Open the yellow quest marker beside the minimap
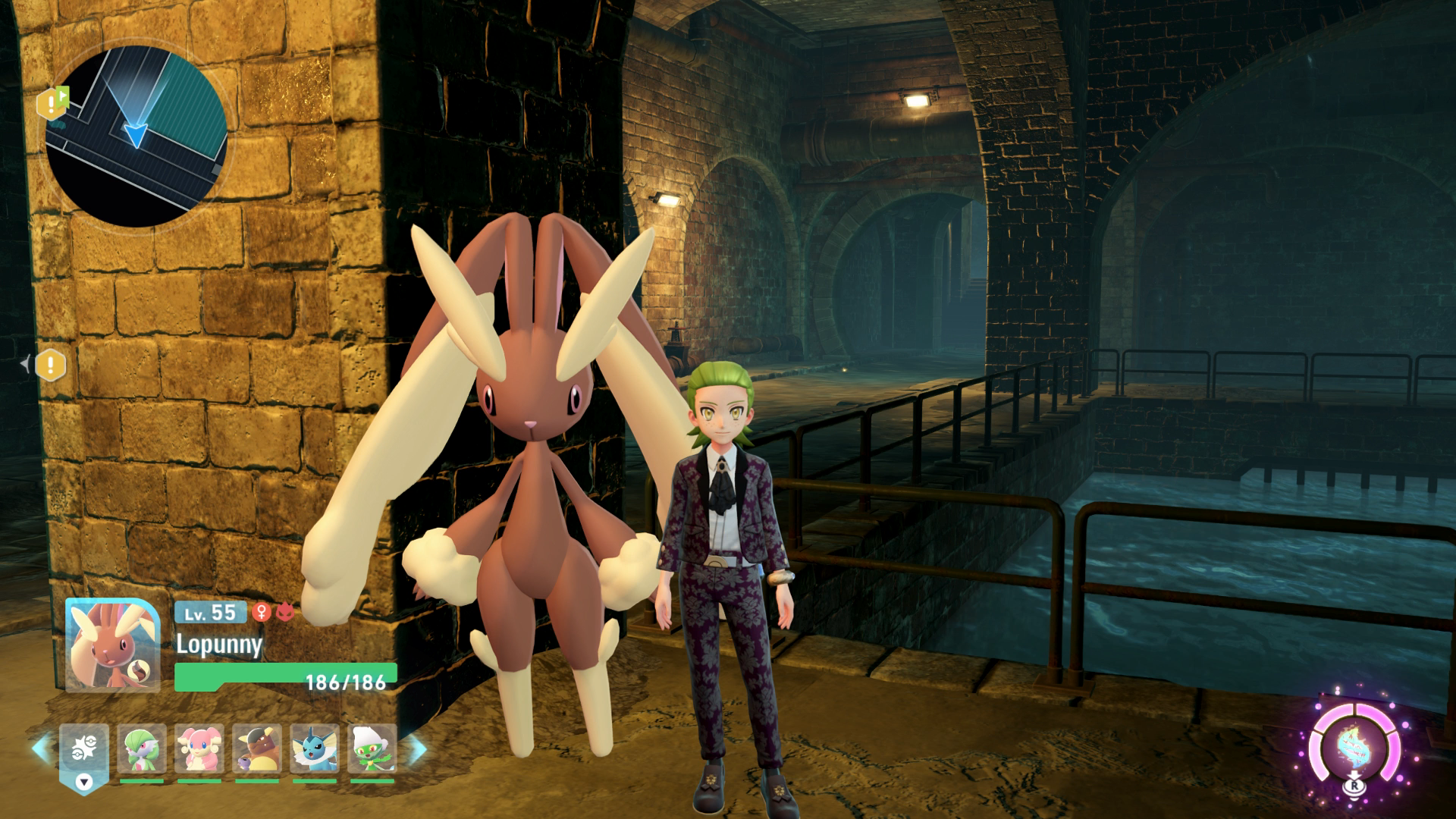Screen dimensions: 1456x819 click(52, 103)
